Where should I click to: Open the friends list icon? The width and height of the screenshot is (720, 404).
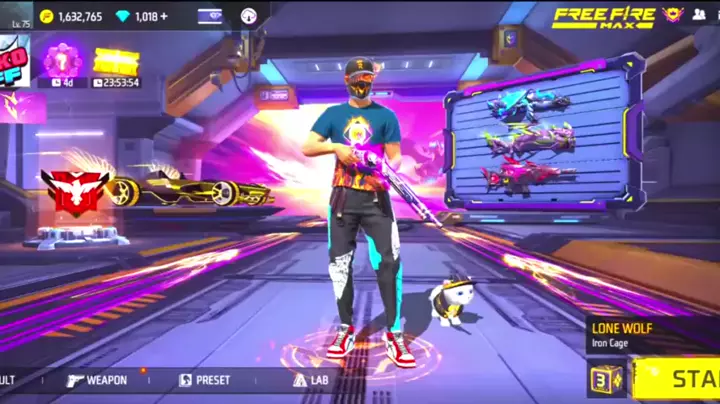pos(699,15)
